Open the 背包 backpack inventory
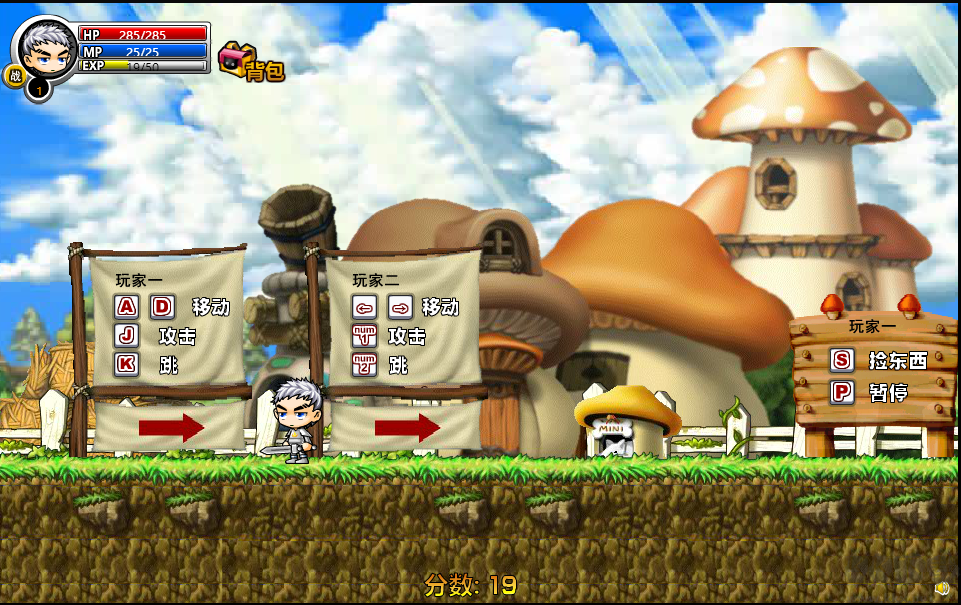The width and height of the screenshot is (961, 605). tap(251, 62)
